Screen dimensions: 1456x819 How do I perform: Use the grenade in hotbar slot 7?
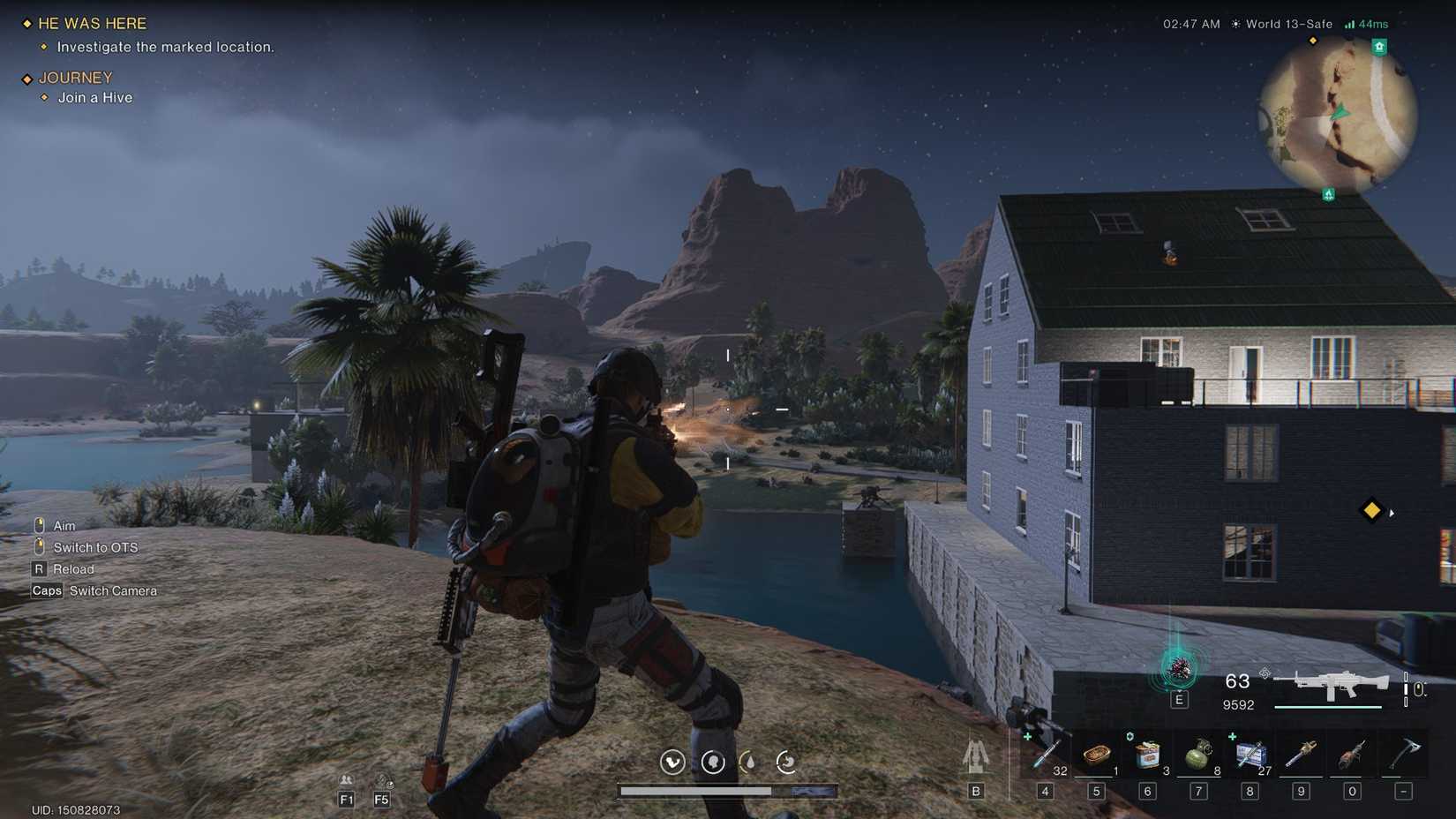[x=1198, y=757]
